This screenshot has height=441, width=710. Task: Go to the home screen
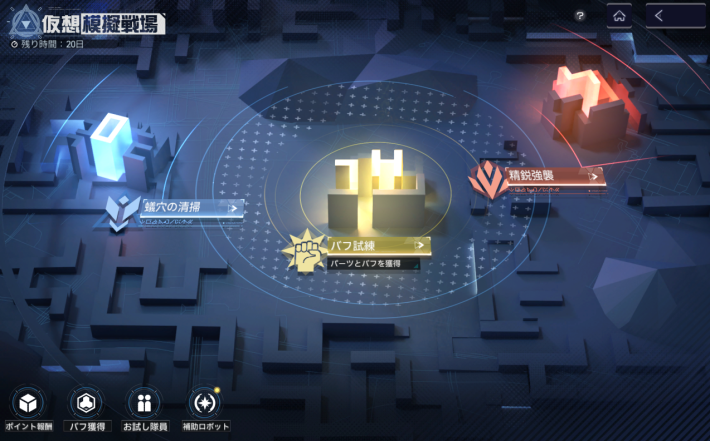pyautogui.click(x=619, y=15)
